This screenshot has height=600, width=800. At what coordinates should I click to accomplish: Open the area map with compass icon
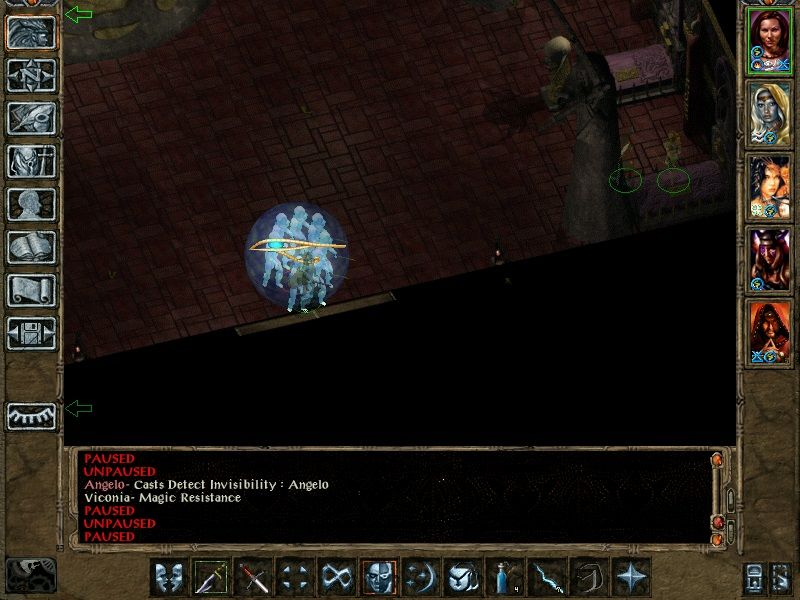click(x=31, y=75)
